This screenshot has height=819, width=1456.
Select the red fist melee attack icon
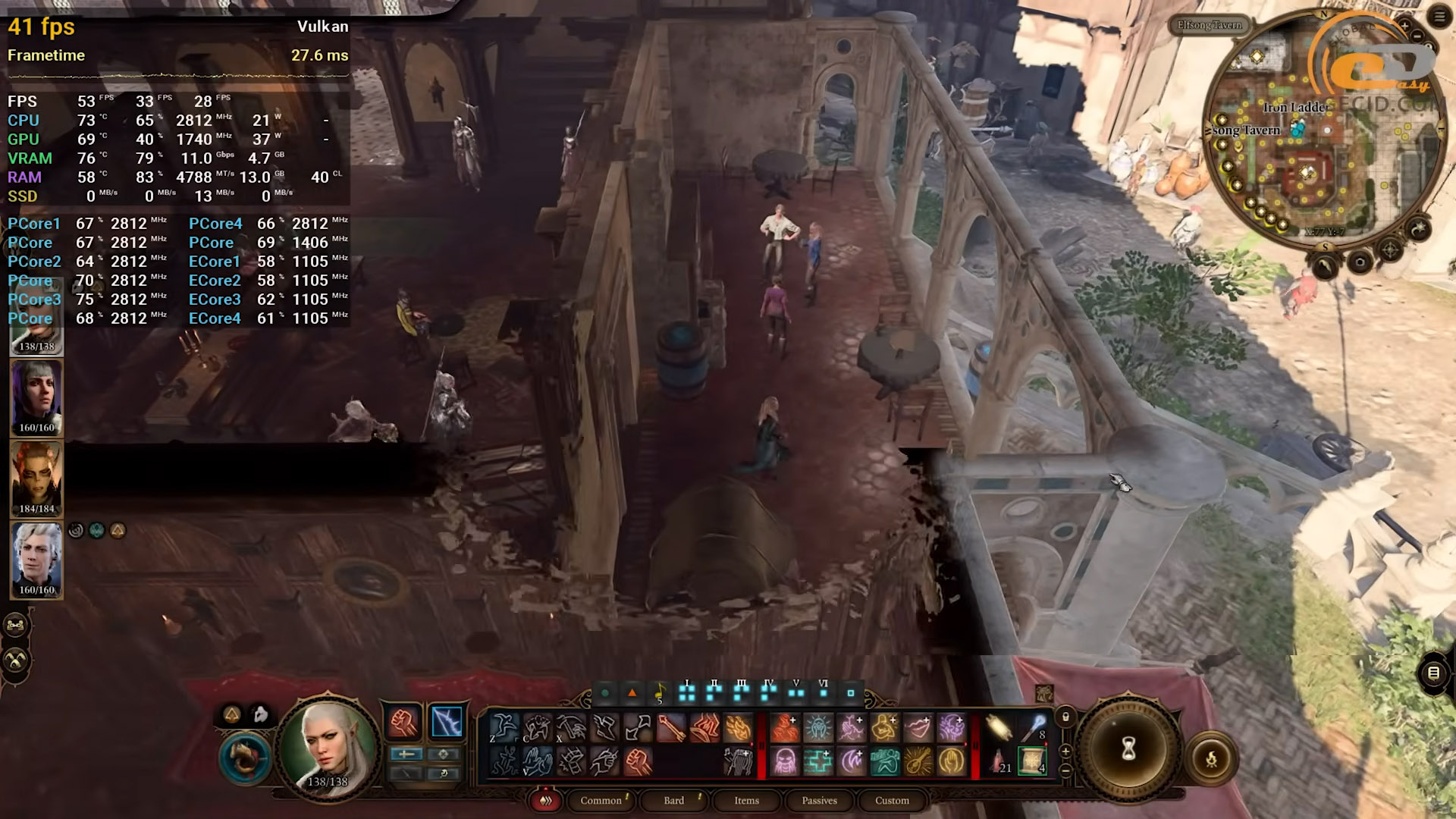pos(403,722)
